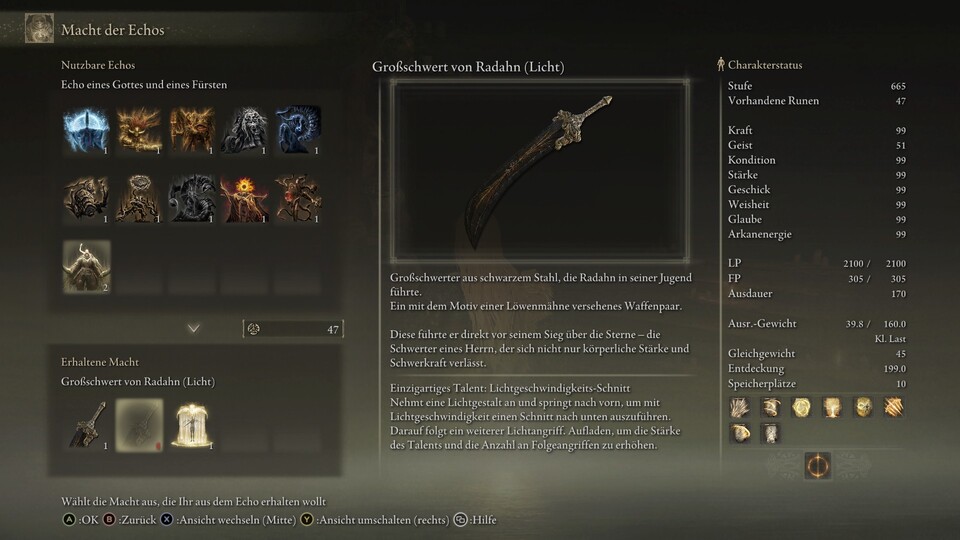Pick the black winged creature echo
This screenshot has width=960, height=540.
[x=192, y=197]
